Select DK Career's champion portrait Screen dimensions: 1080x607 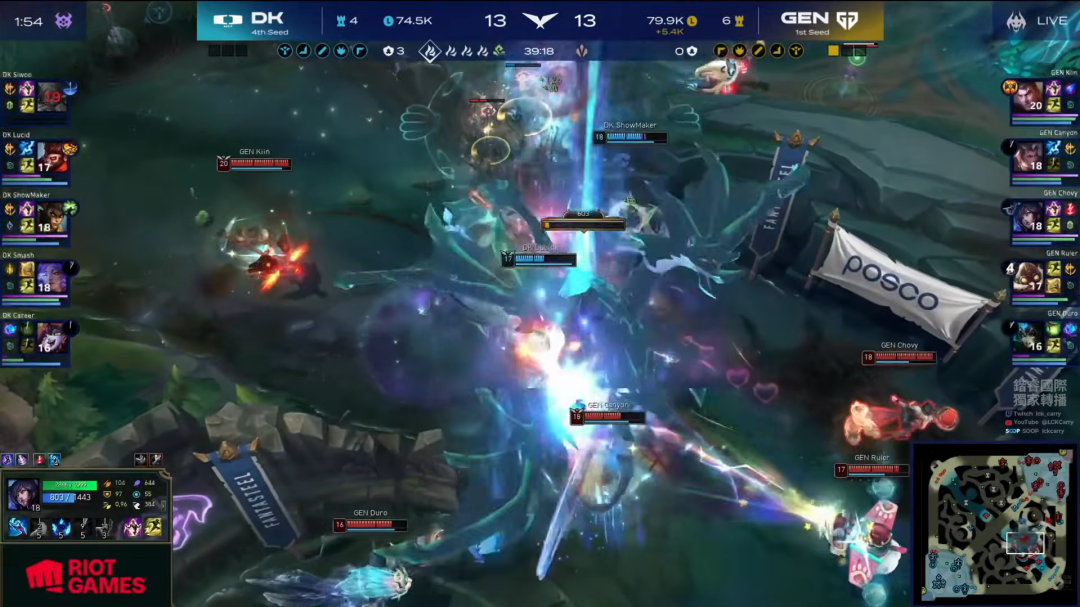52,337
